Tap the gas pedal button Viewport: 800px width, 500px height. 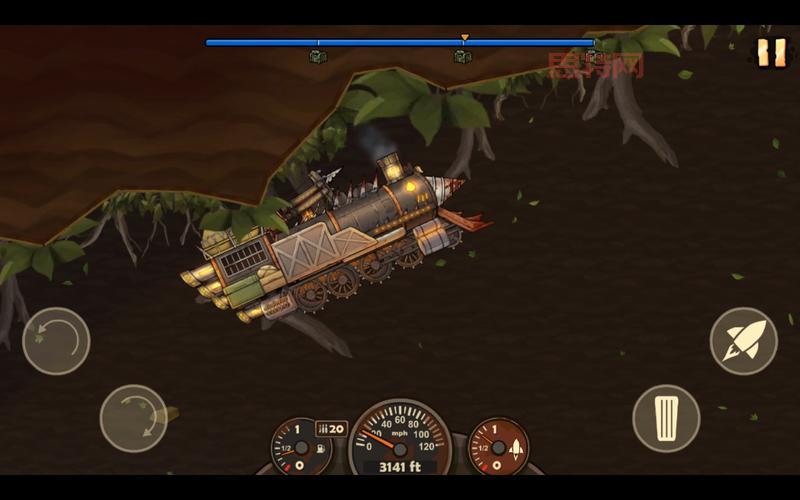coord(666,418)
